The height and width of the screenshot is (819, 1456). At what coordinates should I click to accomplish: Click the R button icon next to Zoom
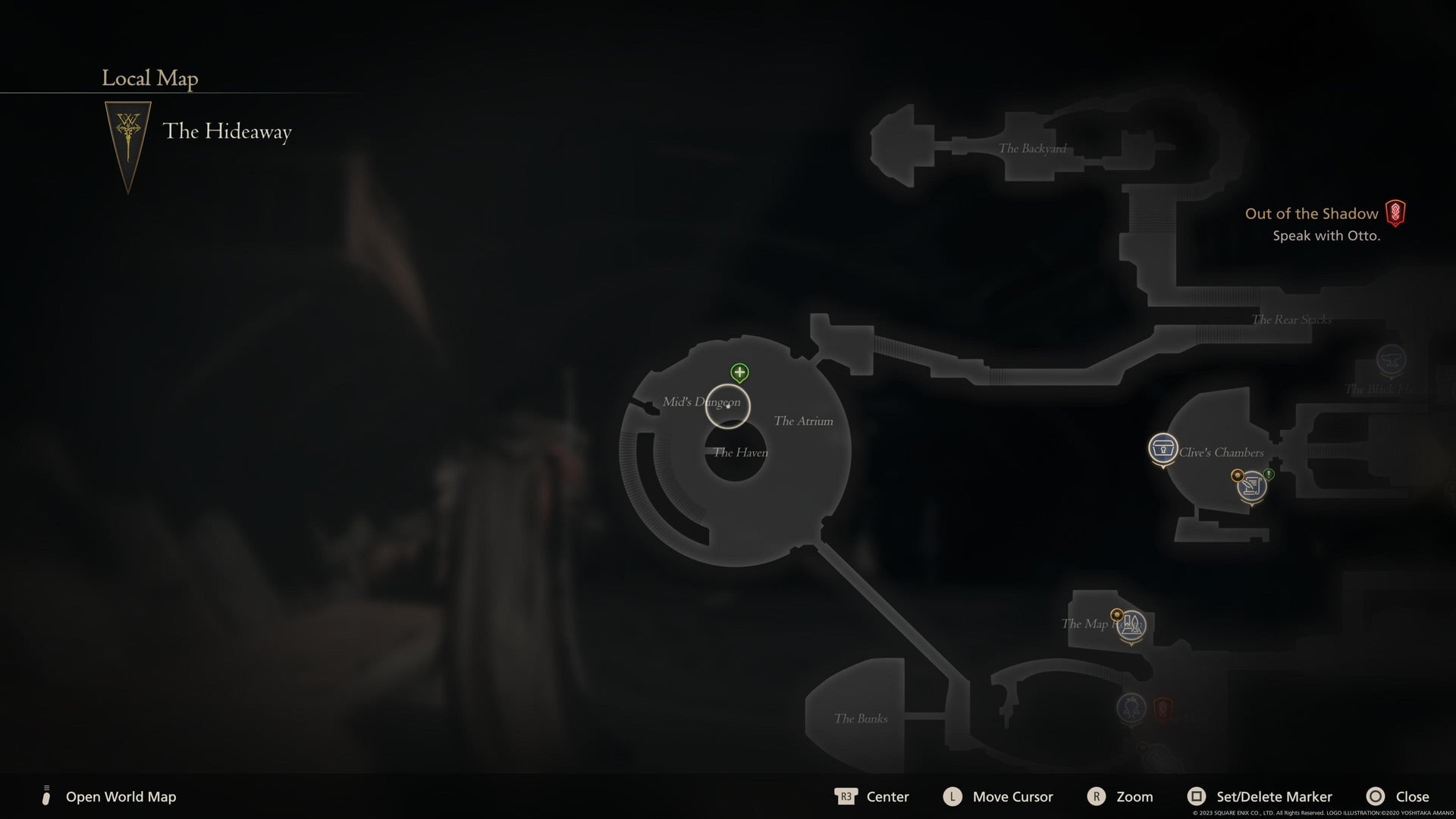[1096, 797]
